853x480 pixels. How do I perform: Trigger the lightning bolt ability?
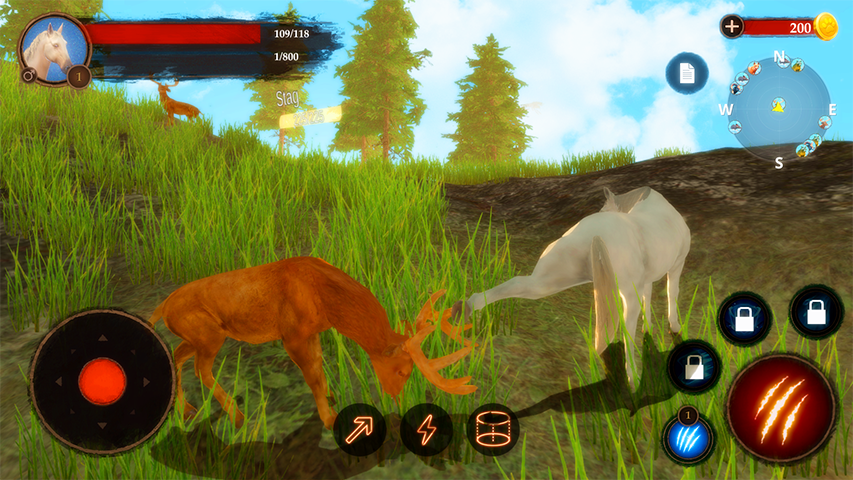[427, 430]
